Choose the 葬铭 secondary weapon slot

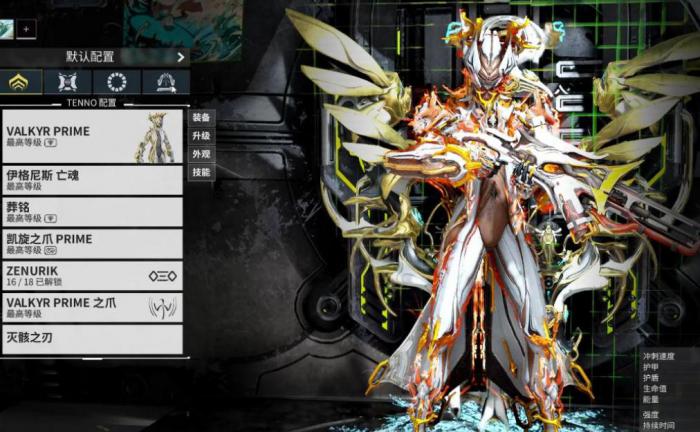pyautogui.click(x=92, y=212)
